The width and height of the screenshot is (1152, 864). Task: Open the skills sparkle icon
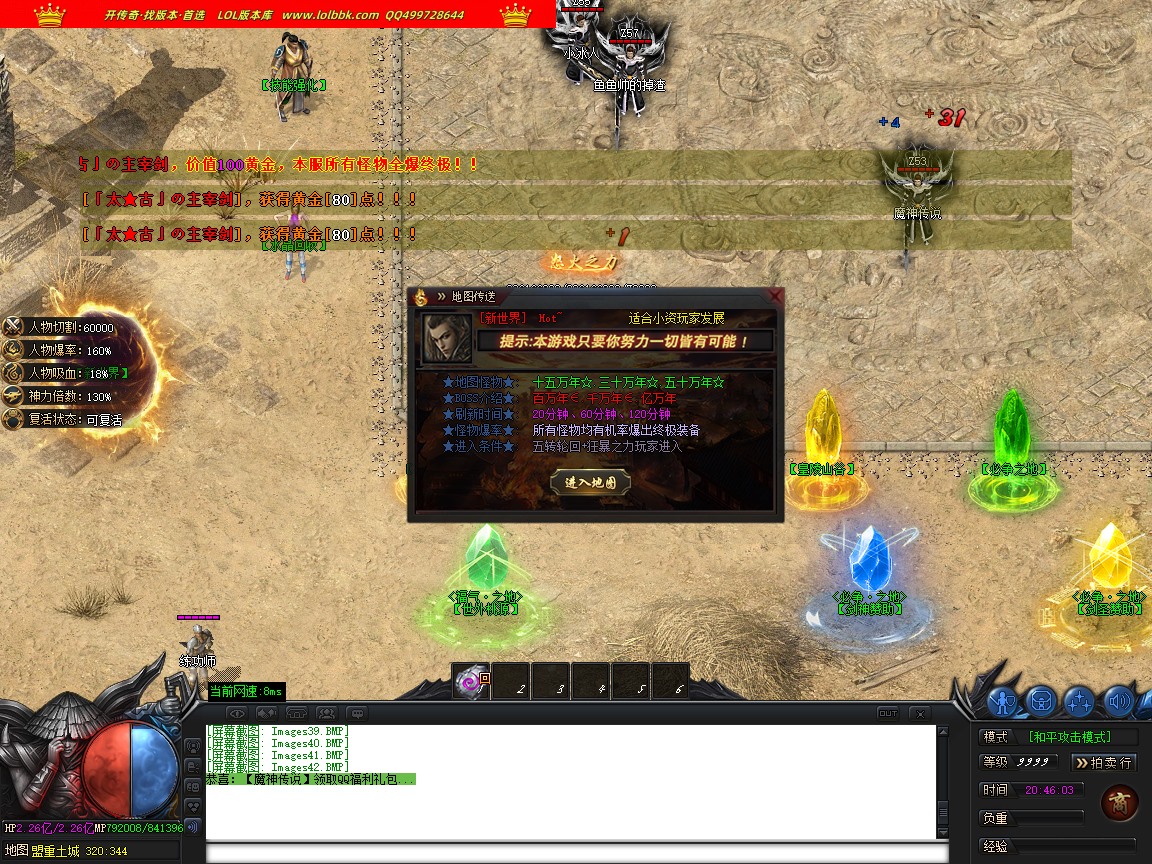click(1079, 702)
